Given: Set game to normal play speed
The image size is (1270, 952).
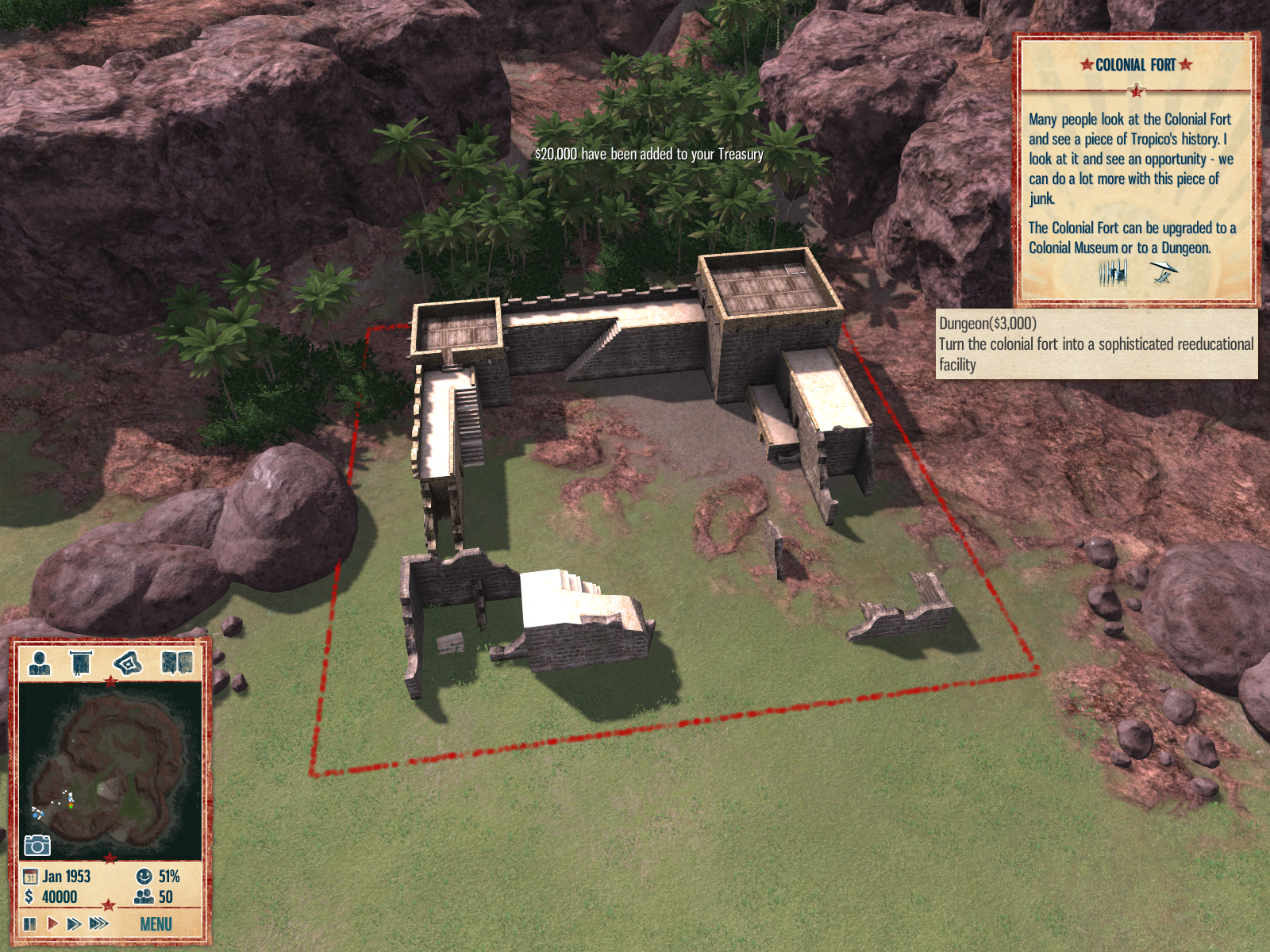Looking at the screenshot, I should pos(52,923).
